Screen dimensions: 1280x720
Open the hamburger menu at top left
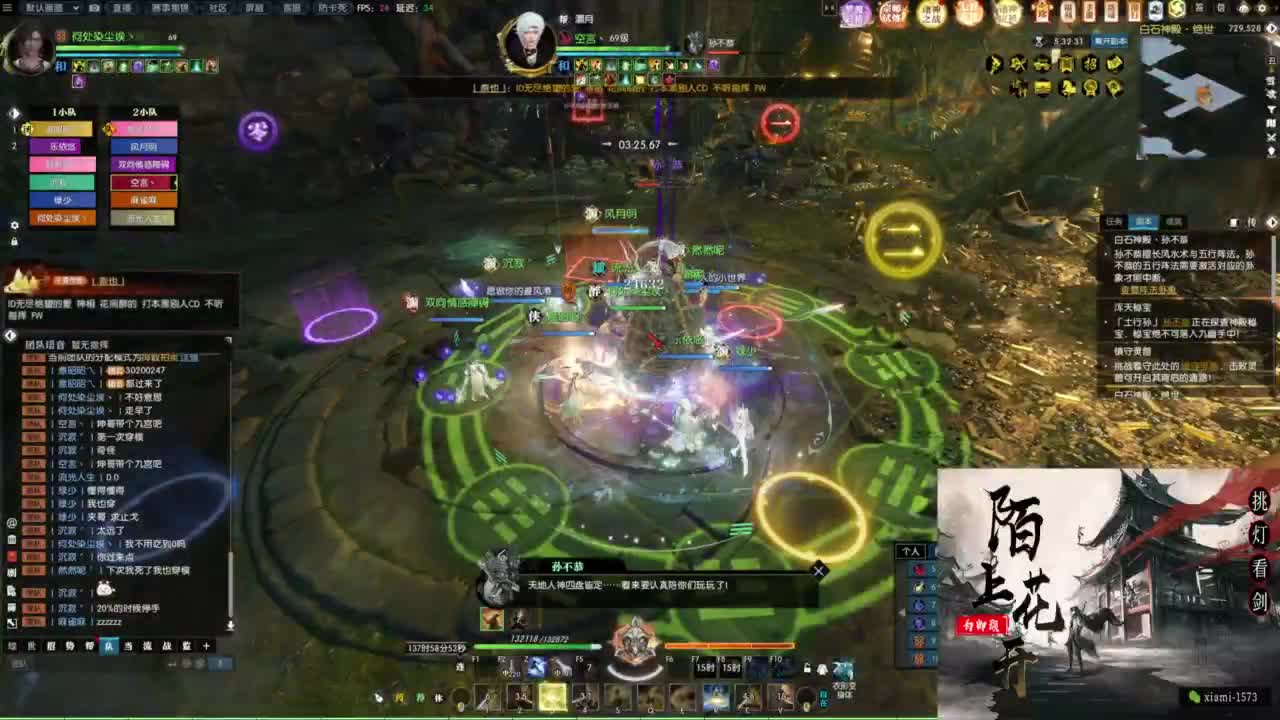[x=12, y=8]
